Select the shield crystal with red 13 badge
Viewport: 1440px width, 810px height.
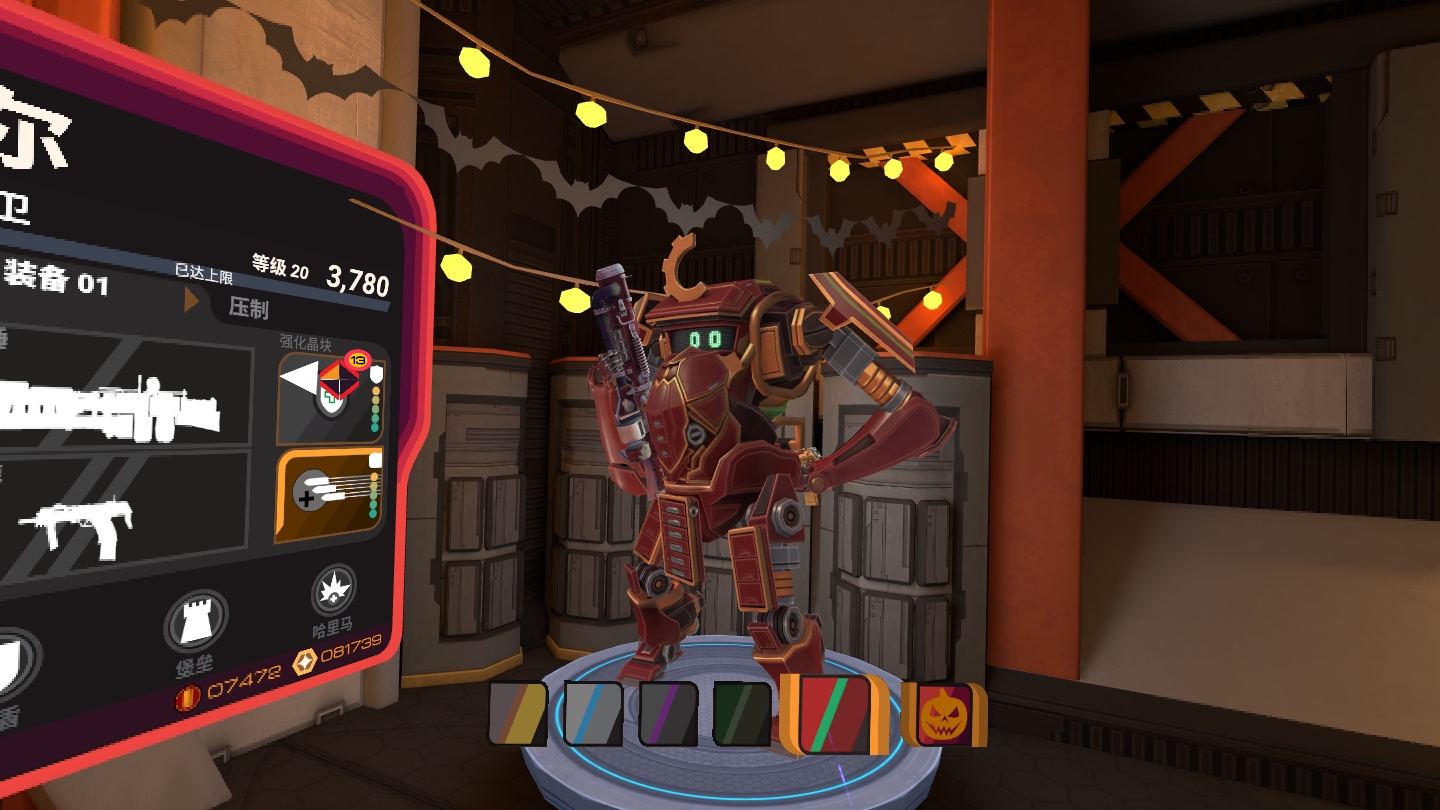(332, 398)
